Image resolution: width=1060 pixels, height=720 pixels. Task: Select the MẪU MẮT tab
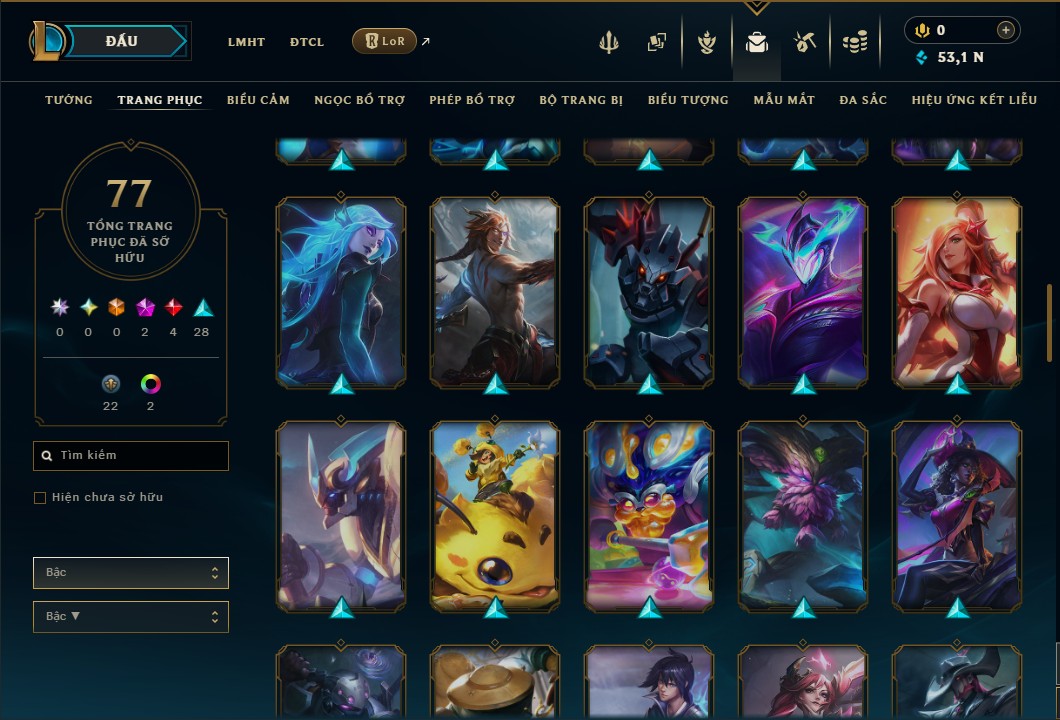pyautogui.click(x=784, y=100)
